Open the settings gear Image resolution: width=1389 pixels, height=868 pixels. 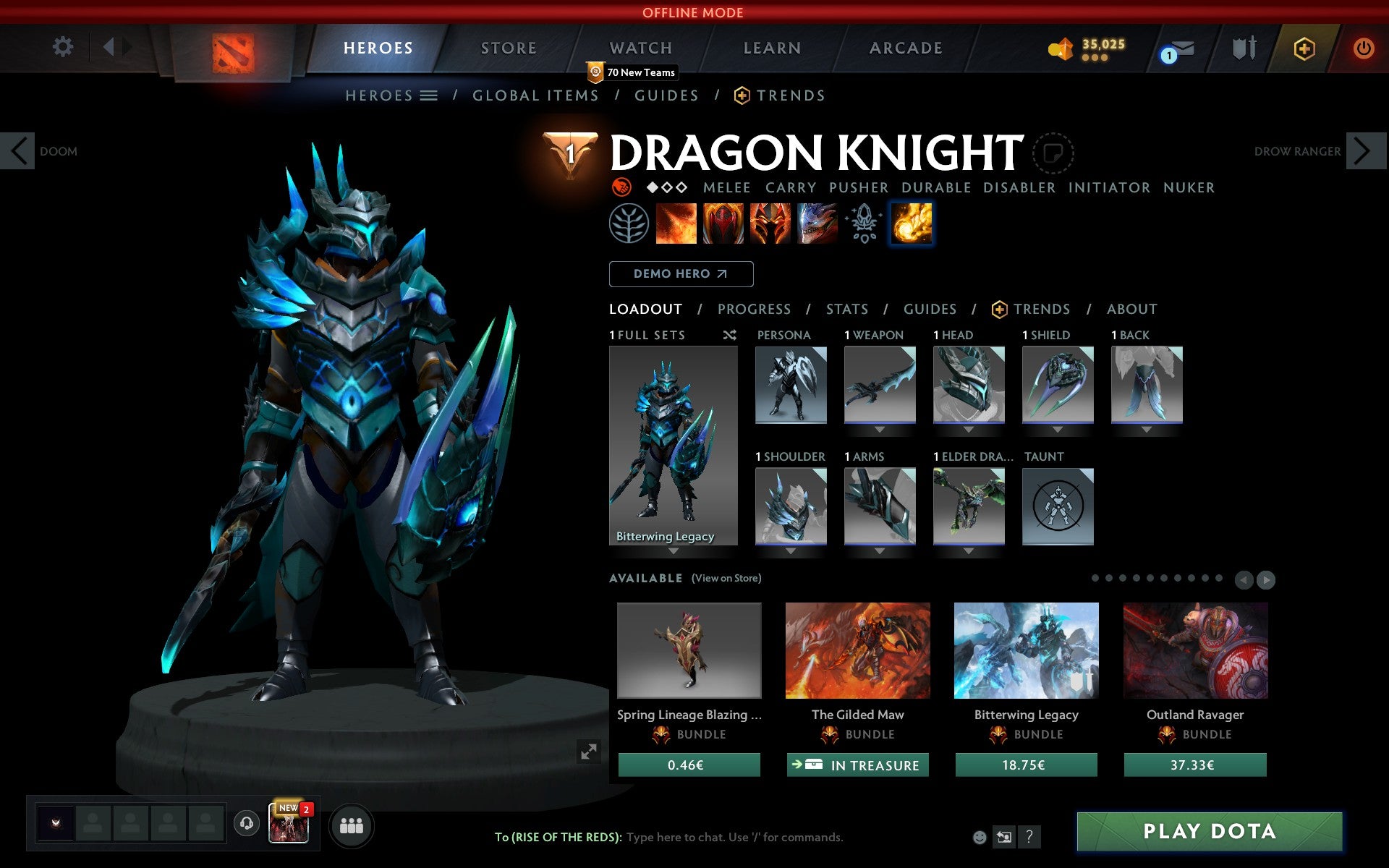[x=64, y=46]
